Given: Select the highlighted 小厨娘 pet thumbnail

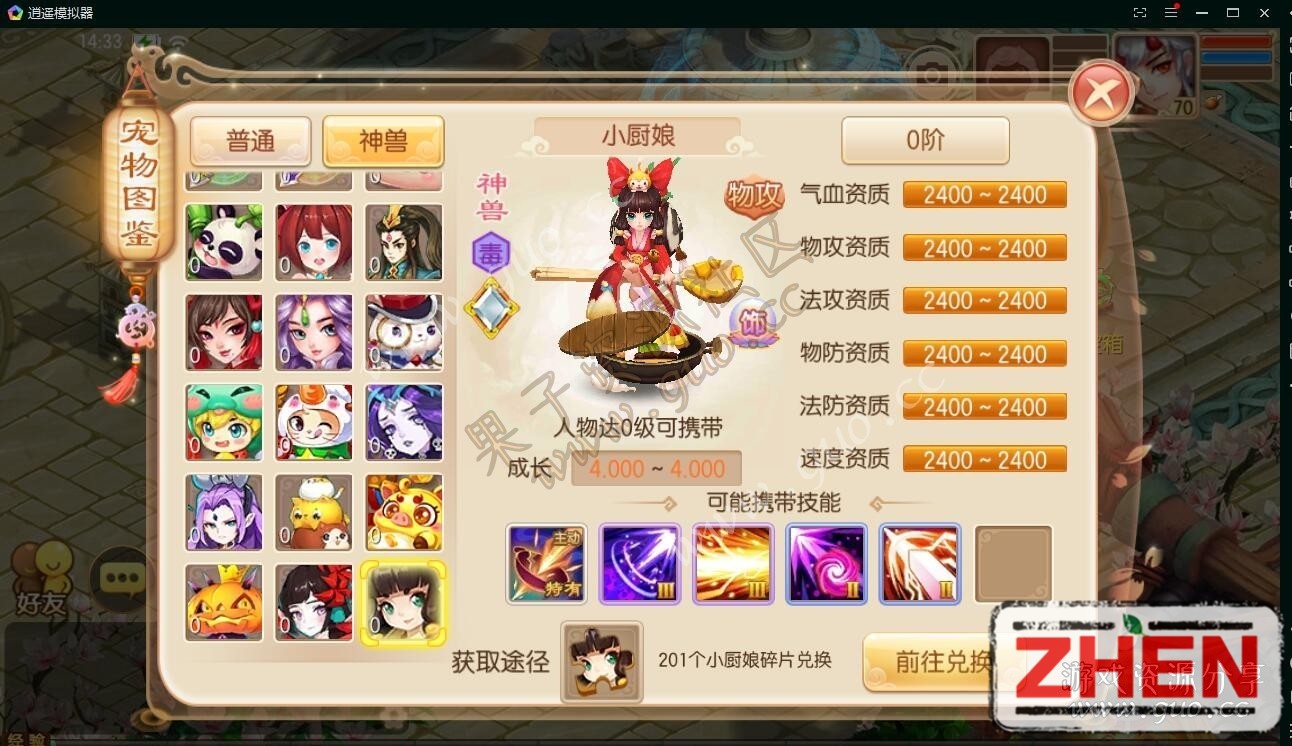Looking at the screenshot, I should (x=403, y=602).
